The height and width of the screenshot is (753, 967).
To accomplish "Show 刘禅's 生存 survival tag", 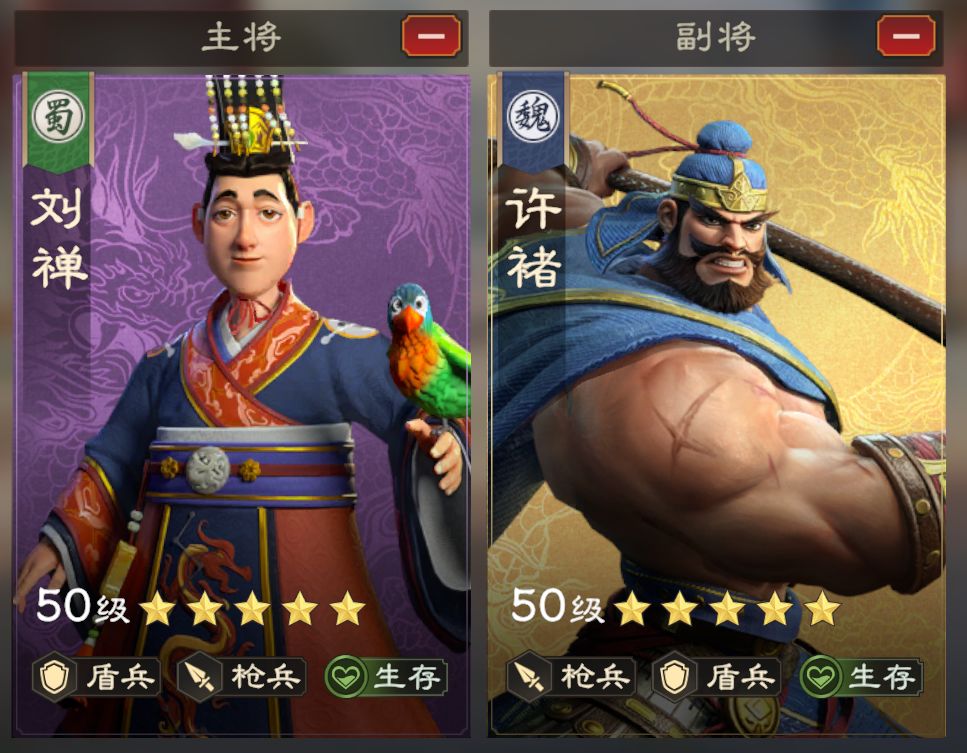I will [386, 677].
